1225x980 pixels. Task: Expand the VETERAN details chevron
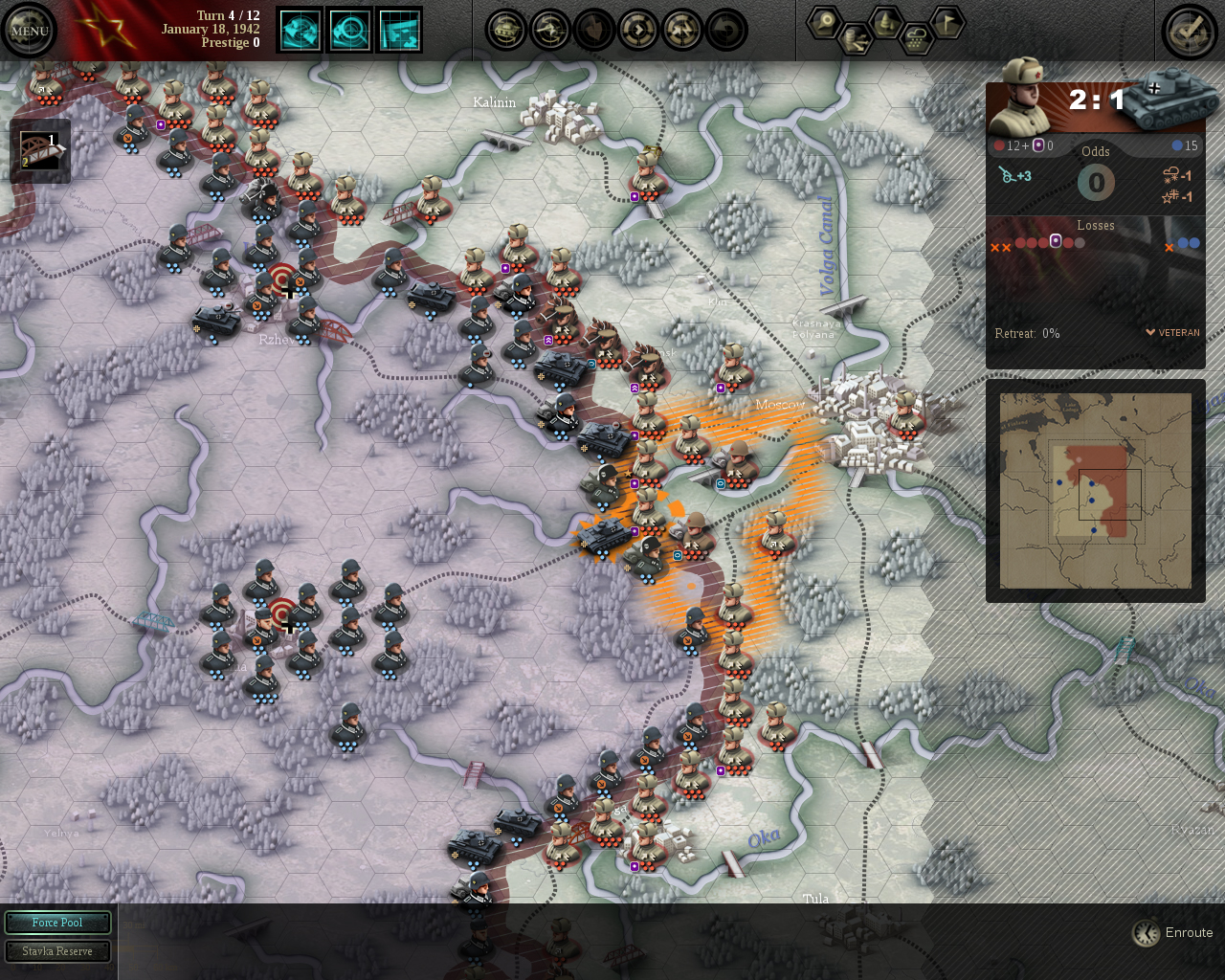[x=1151, y=332]
